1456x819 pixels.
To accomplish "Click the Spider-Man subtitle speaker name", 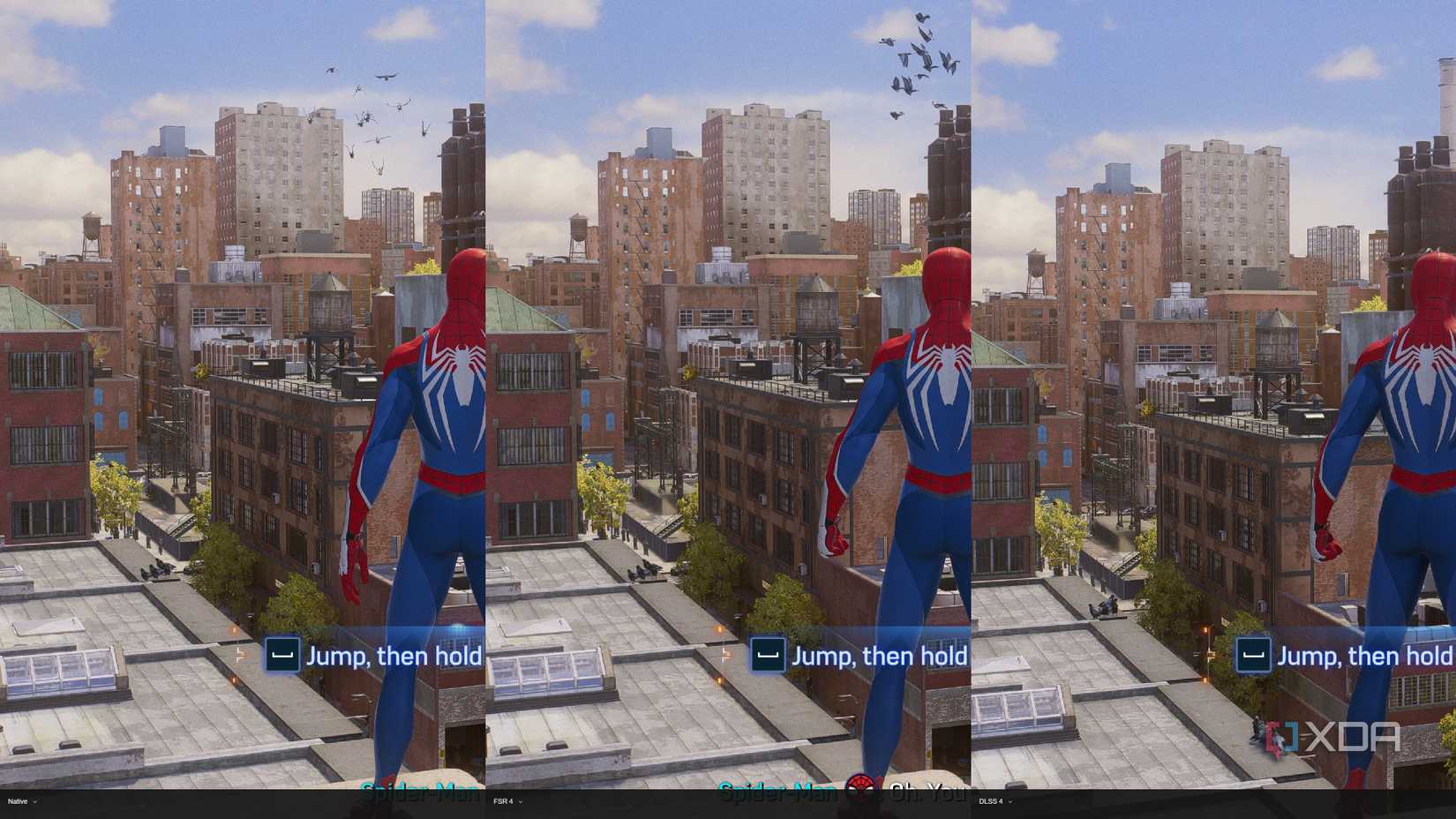I will pyautogui.click(x=780, y=791).
